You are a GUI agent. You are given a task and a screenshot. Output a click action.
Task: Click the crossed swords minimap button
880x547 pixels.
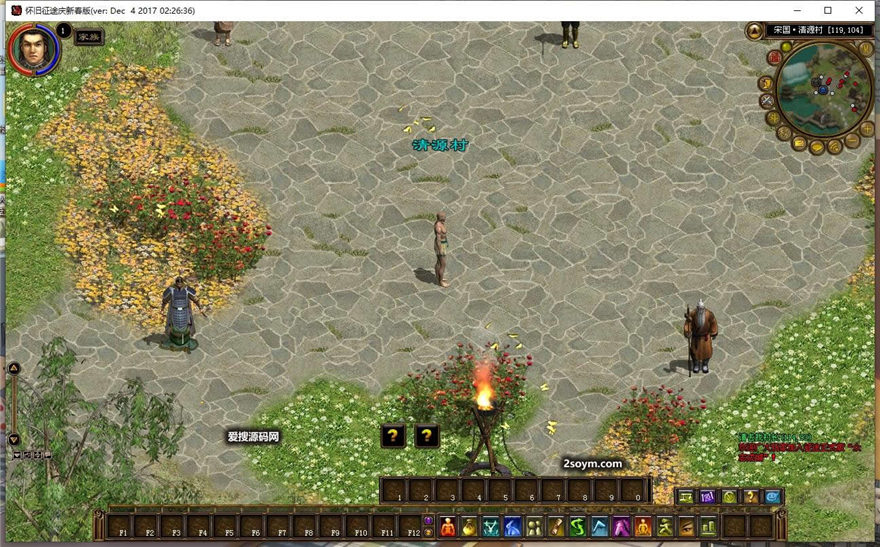click(767, 101)
